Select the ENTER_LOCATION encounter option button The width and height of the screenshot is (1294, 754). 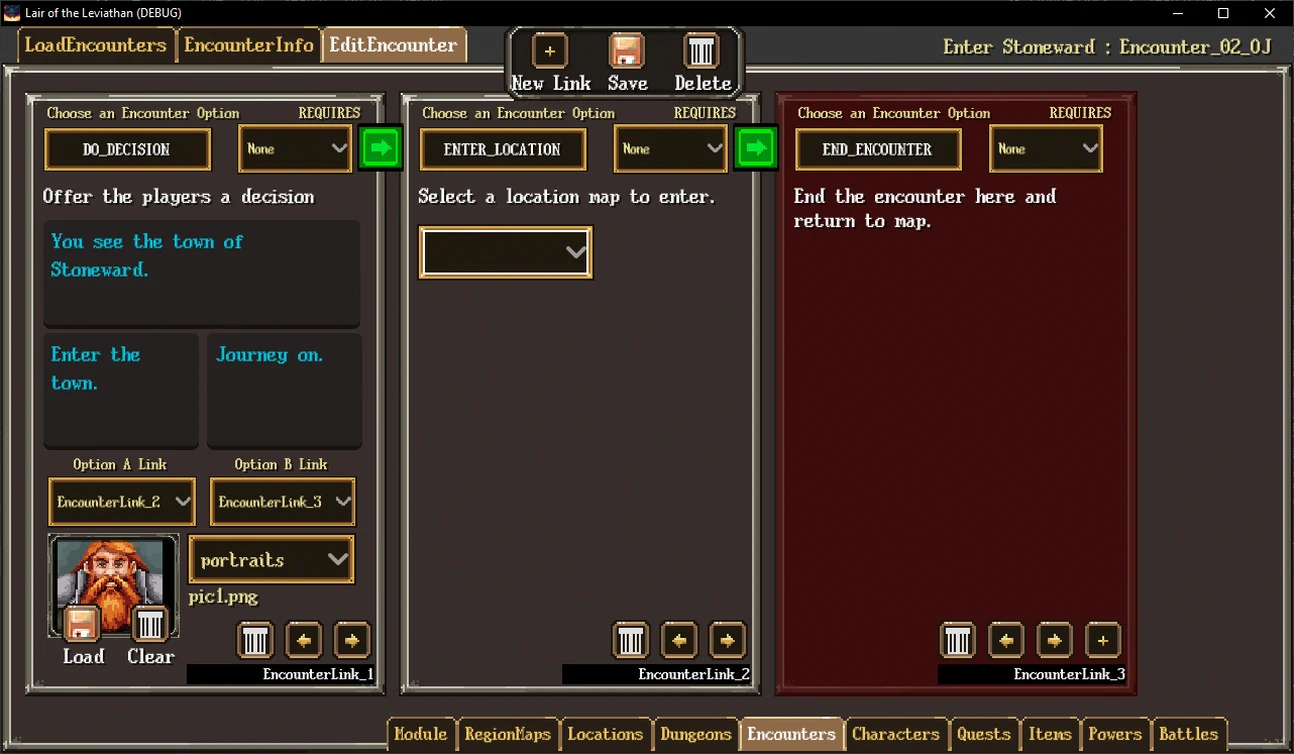tap(502, 150)
